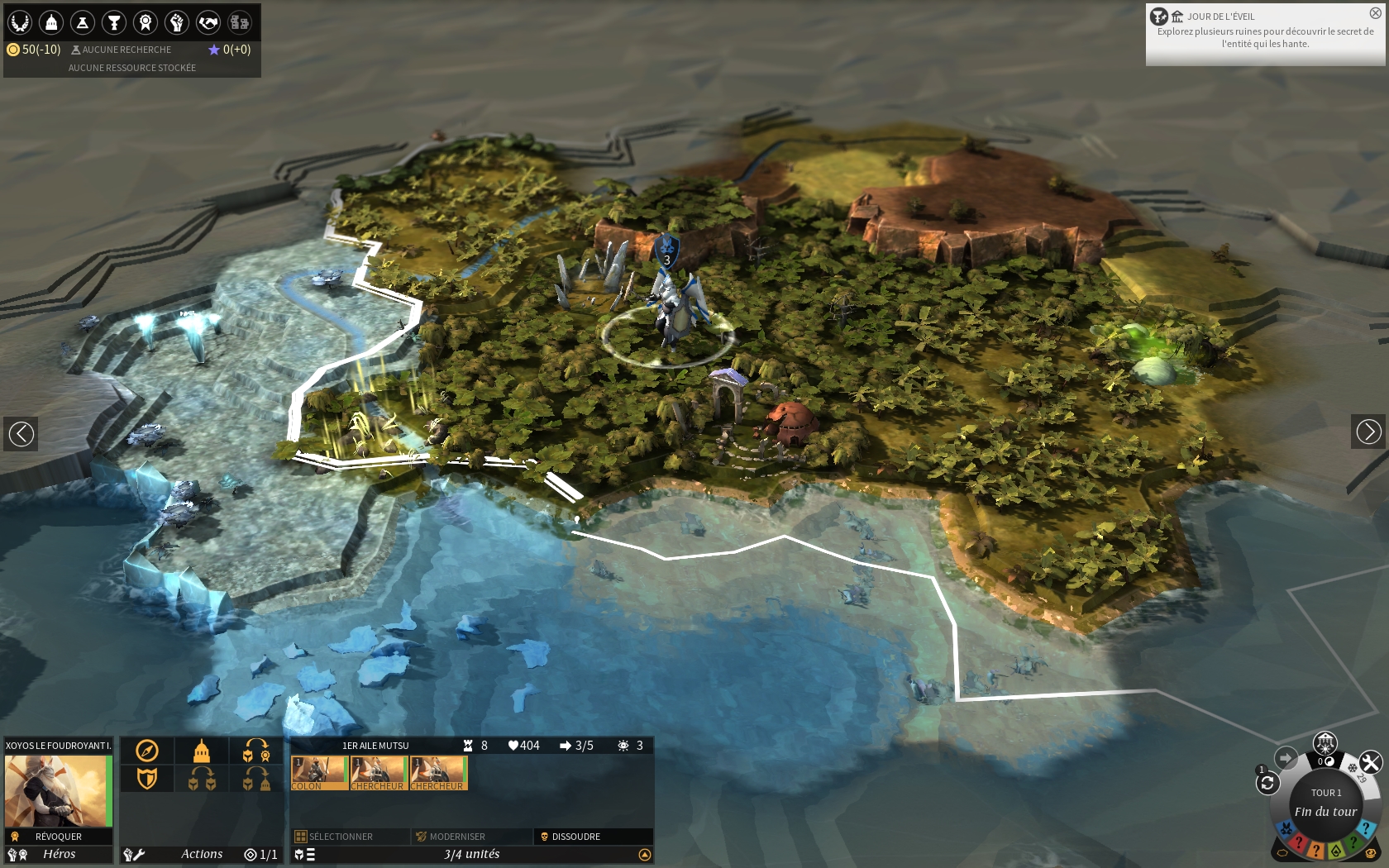1389x868 pixels.
Task: Close the Jour de l'Éveil quest notification
Action: [1376, 13]
